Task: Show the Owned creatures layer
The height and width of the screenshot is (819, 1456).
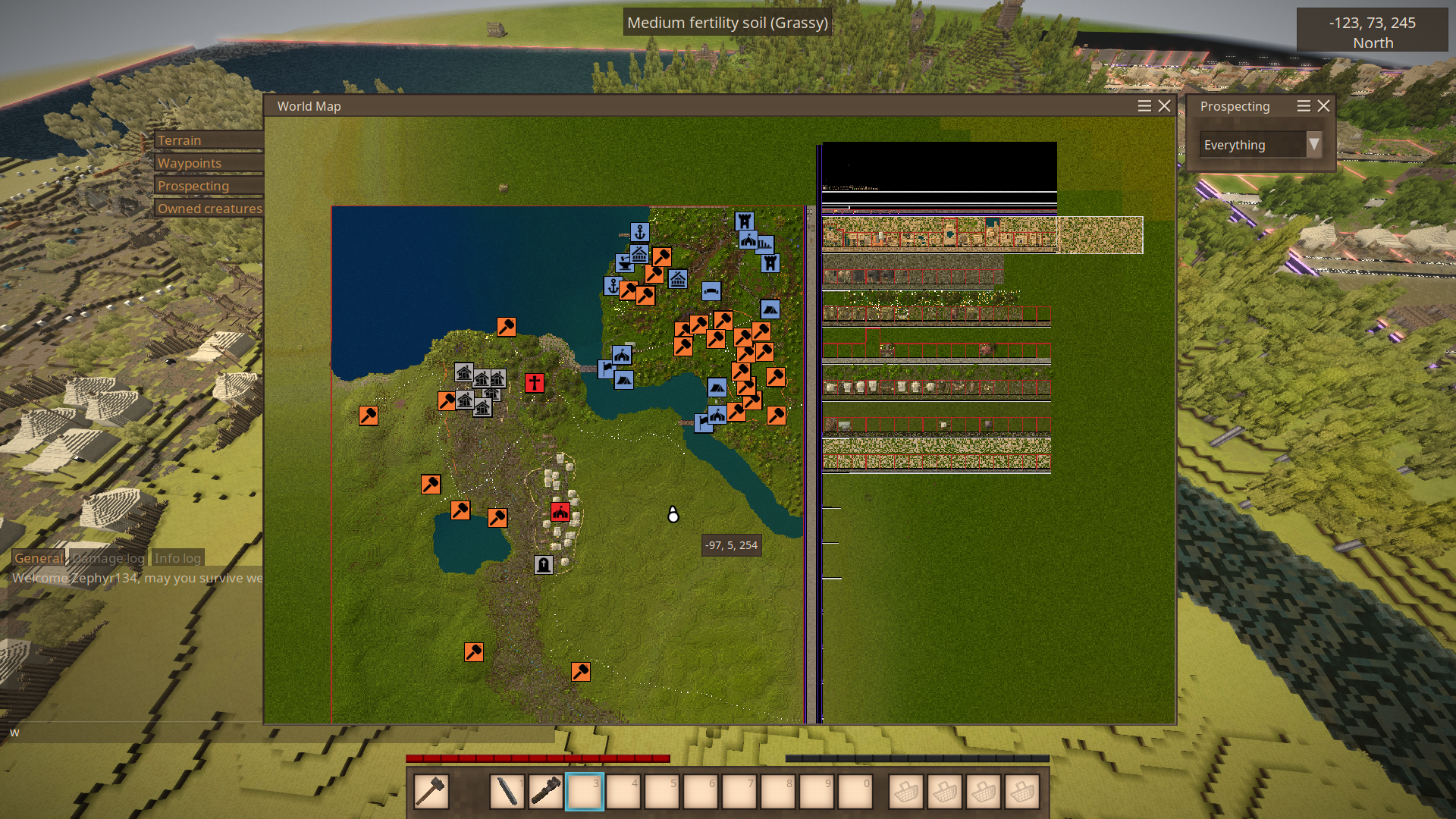Action: [x=209, y=209]
